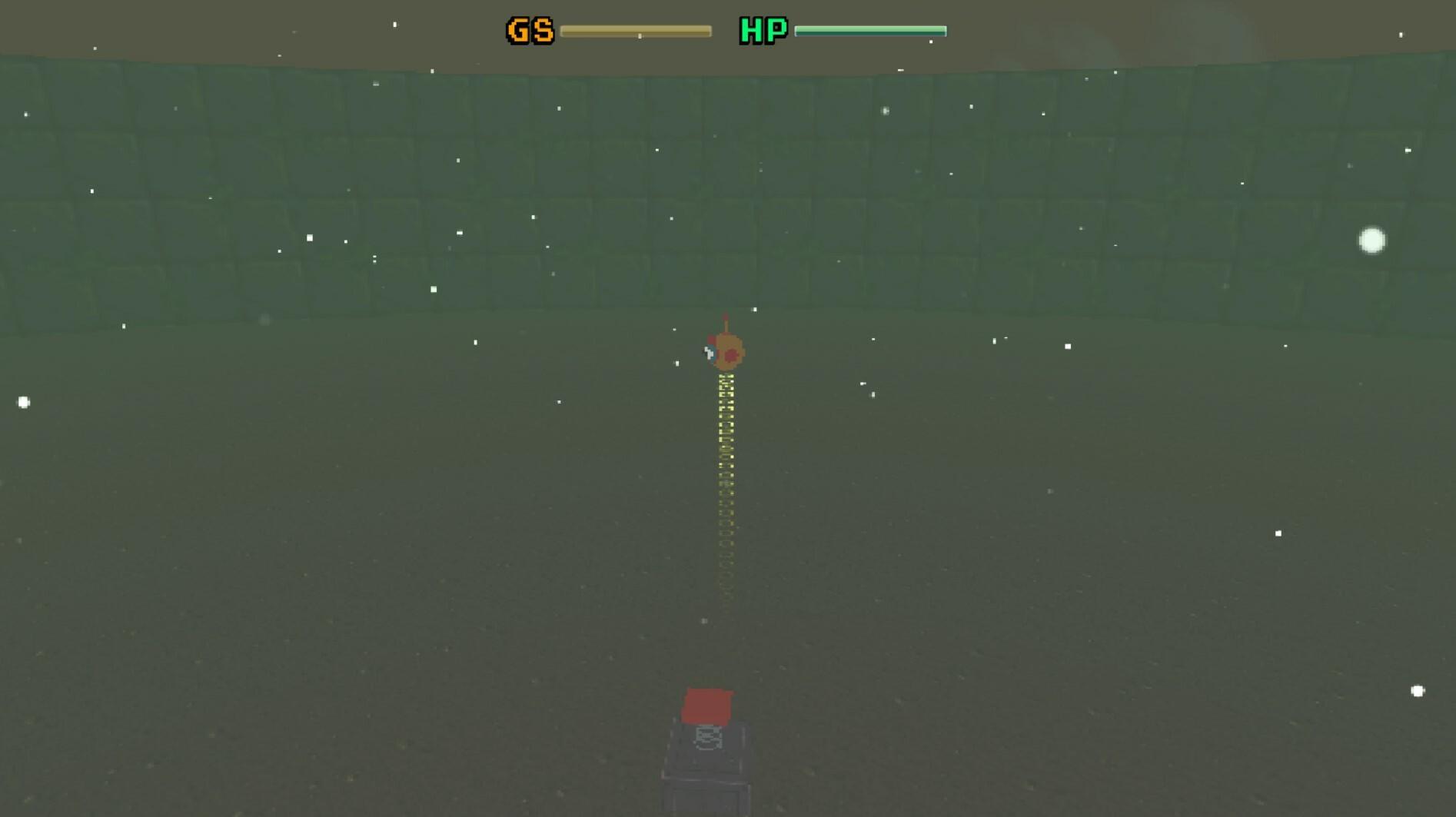Image resolution: width=1456 pixels, height=817 pixels.
Task: Expand the GS score bar display
Action: click(x=638, y=32)
